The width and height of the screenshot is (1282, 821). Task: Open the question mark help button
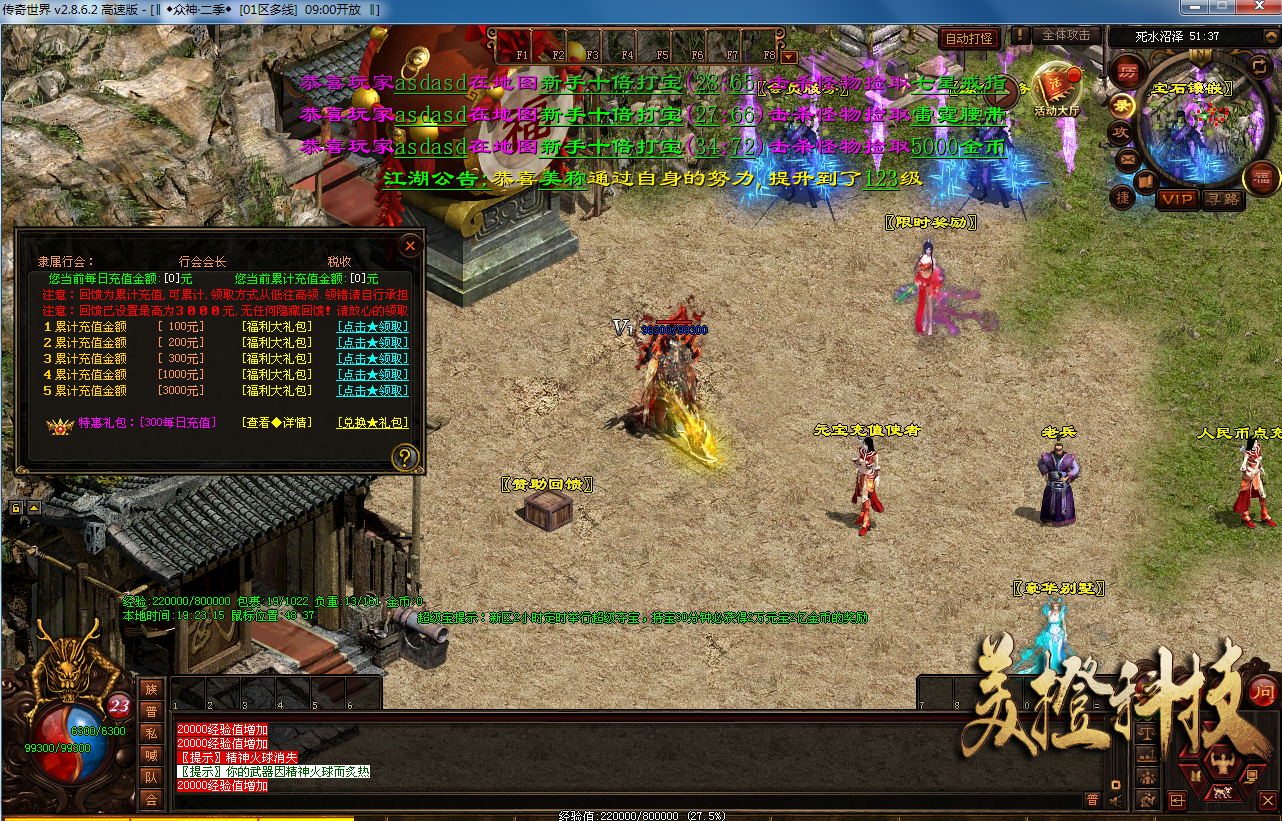405,458
